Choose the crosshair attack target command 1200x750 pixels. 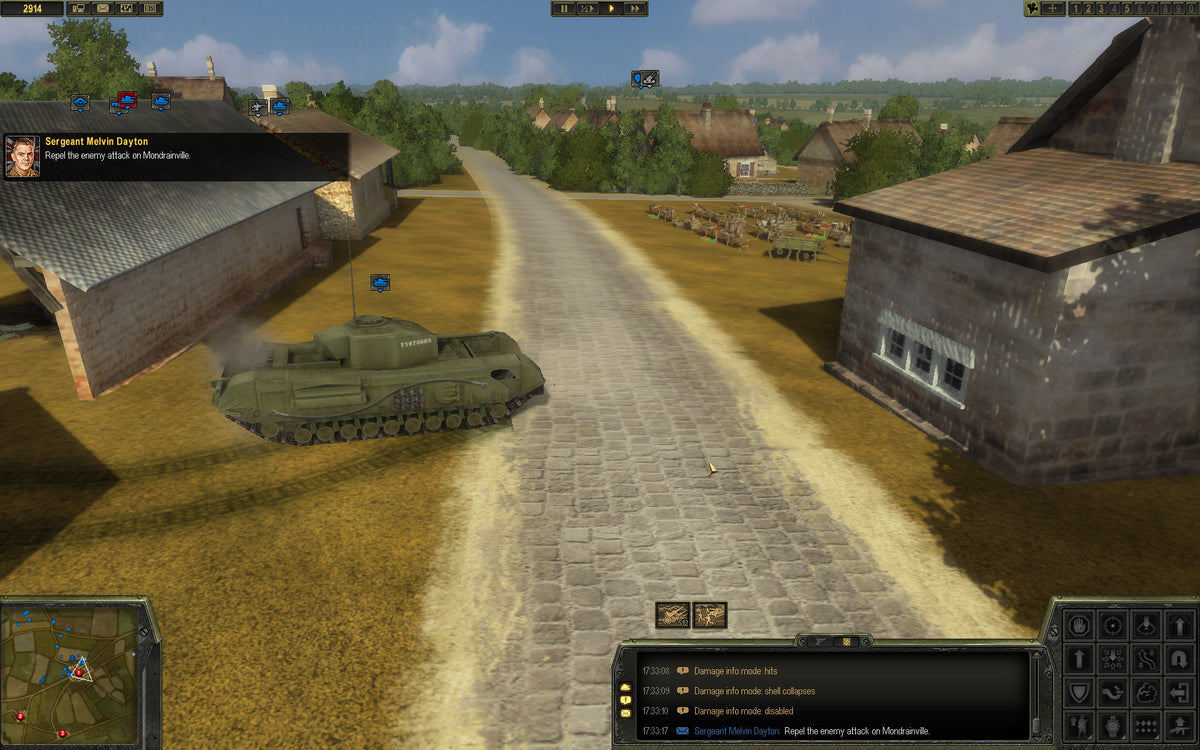(1113, 626)
